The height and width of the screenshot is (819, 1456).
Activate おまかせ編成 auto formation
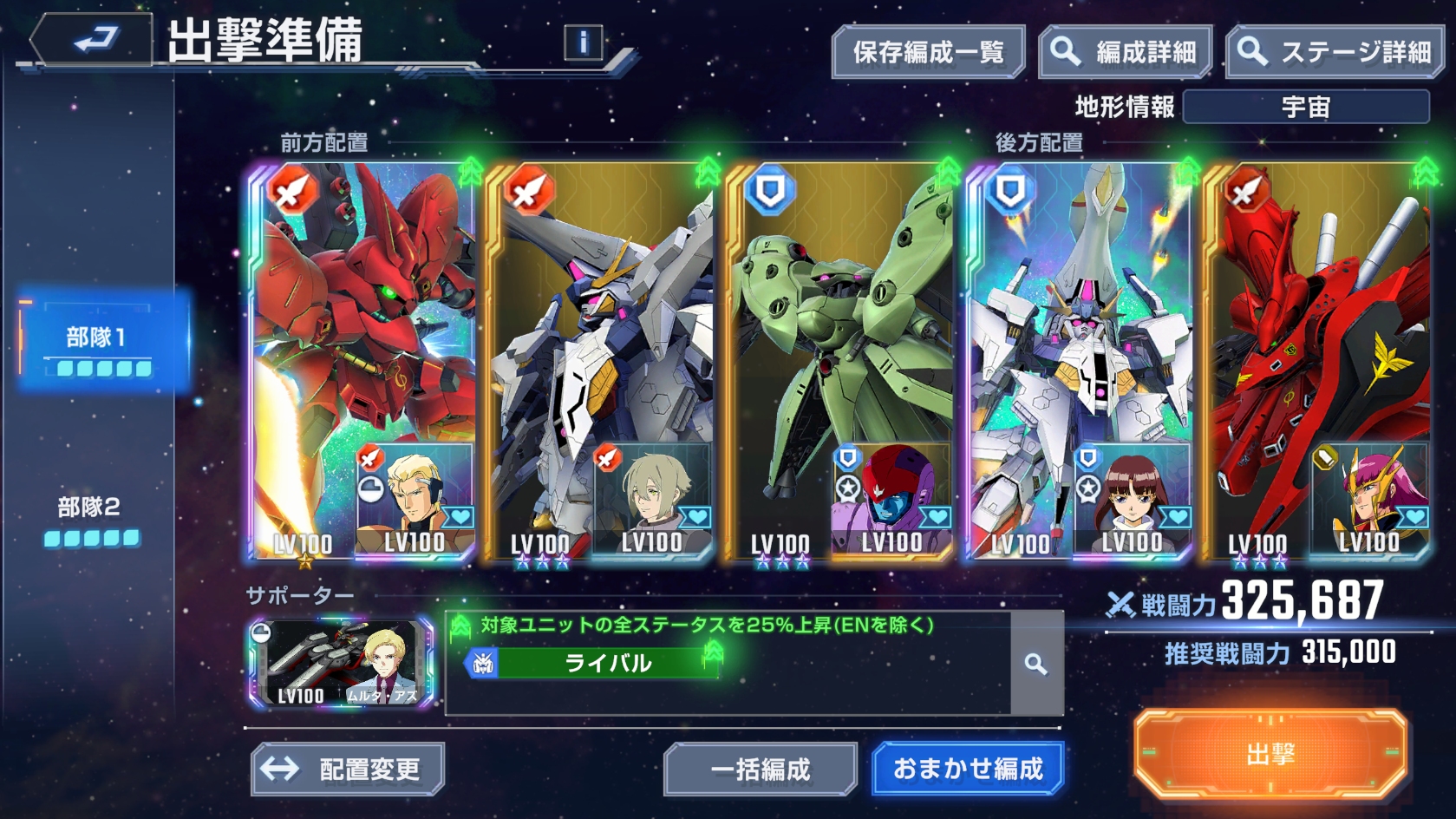968,768
